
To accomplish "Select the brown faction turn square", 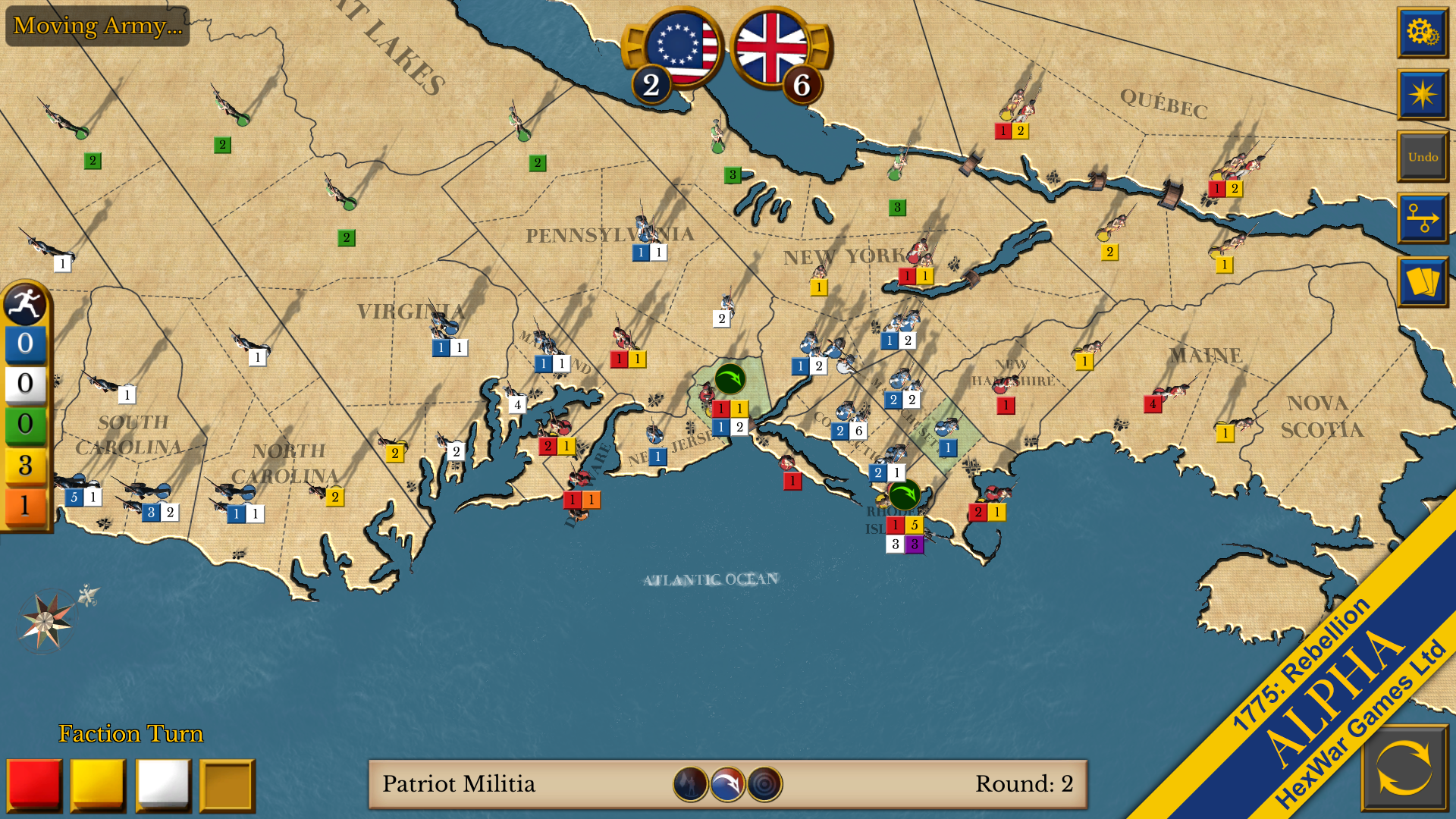I will point(227,785).
